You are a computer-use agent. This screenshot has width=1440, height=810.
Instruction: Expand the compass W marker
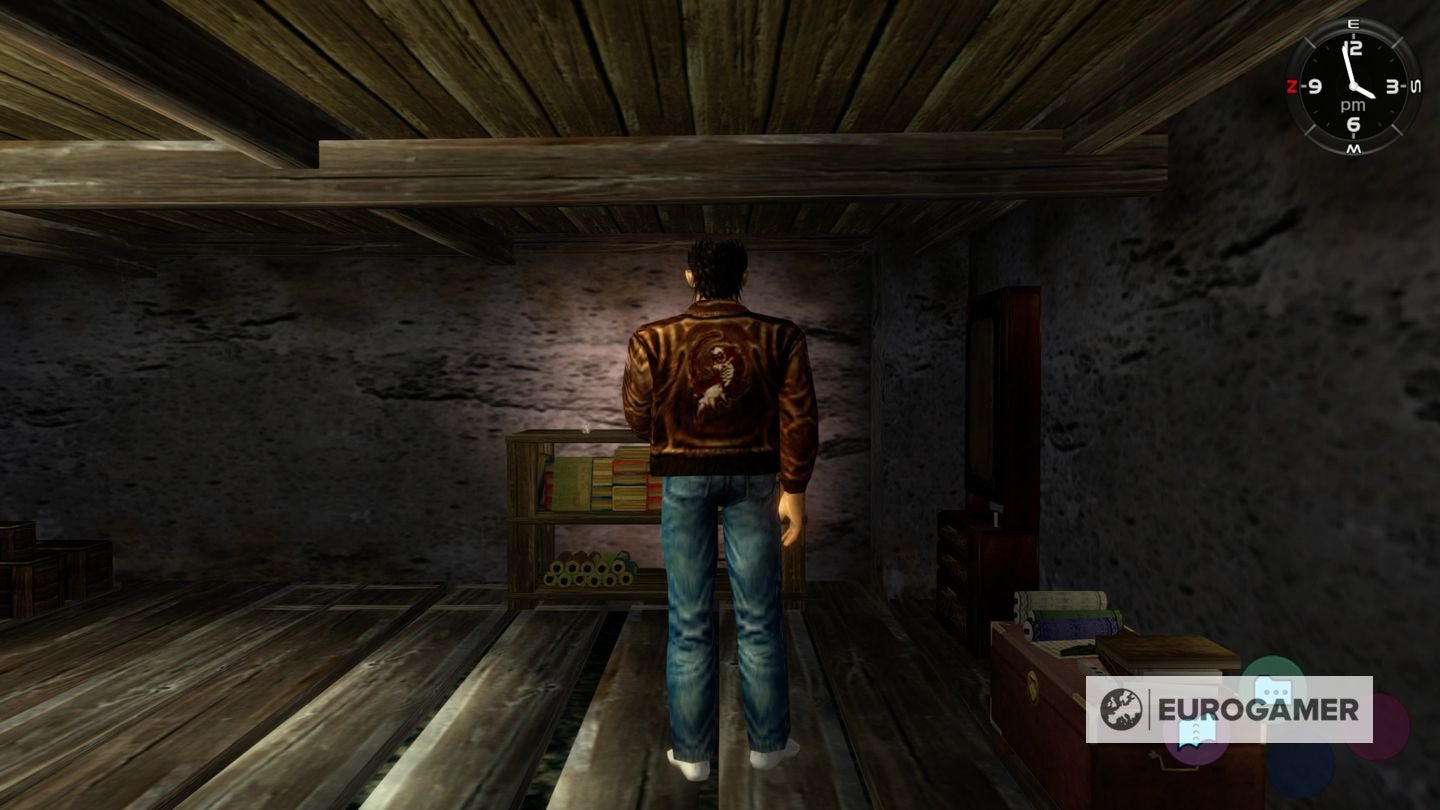1353,149
